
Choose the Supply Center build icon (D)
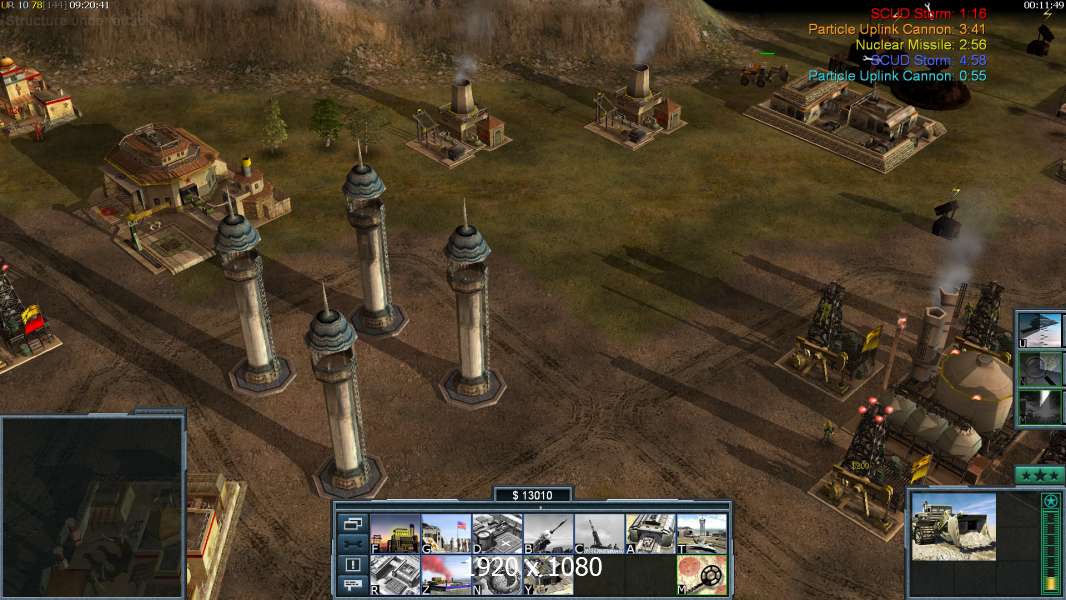click(497, 533)
